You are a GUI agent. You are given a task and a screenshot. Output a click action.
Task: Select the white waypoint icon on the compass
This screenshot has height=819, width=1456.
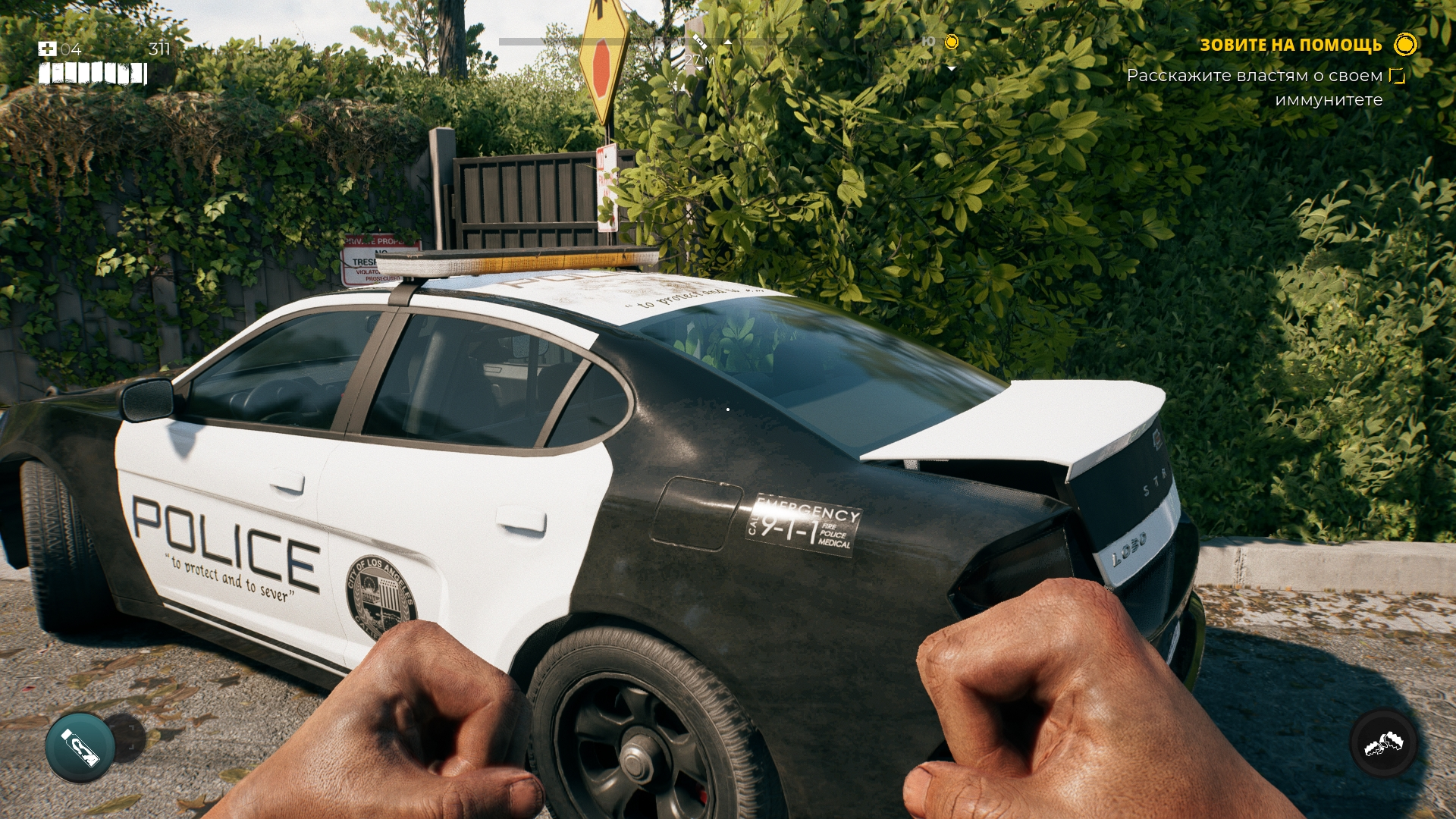[699, 42]
